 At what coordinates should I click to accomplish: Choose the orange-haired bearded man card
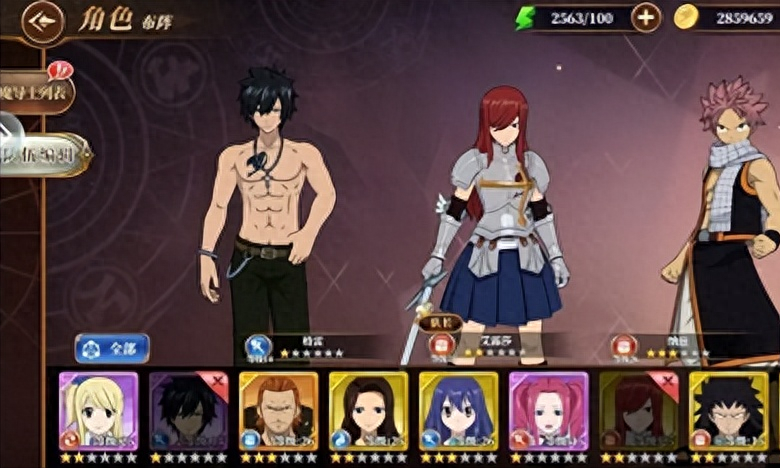[278, 410]
